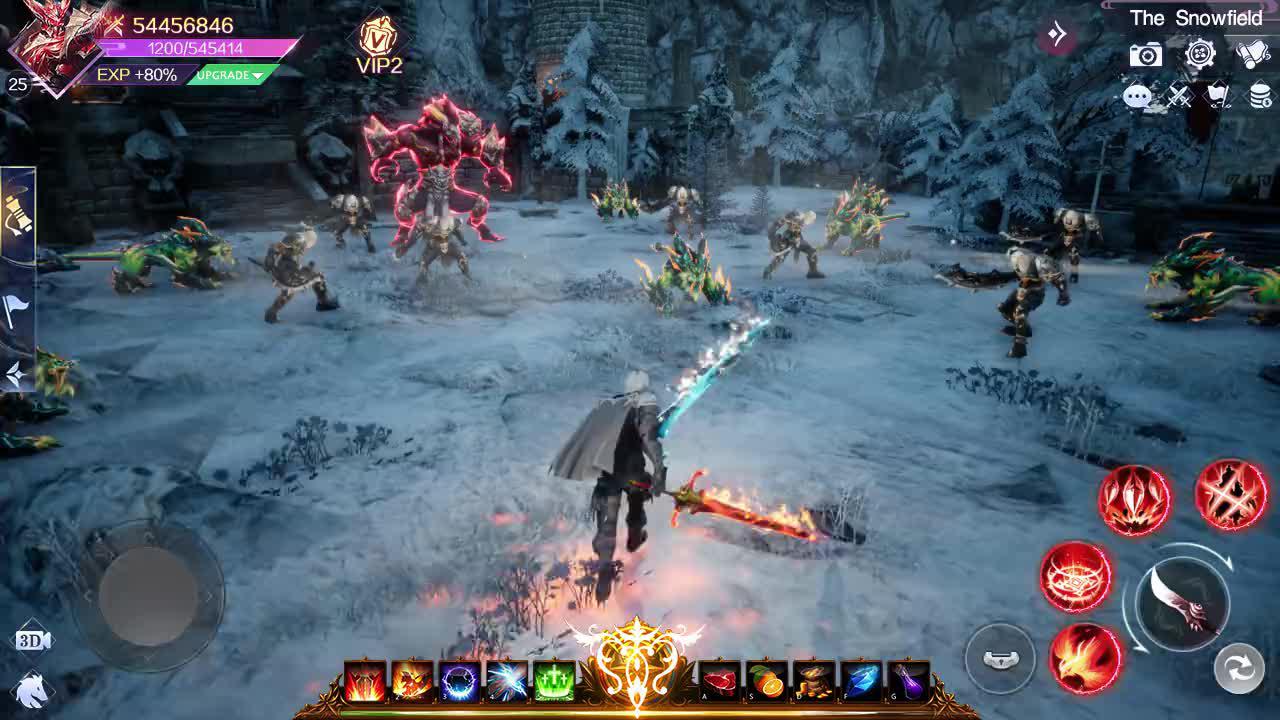The width and height of the screenshot is (1280, 720).
Task: Open the guild flag icon
Action: coord(1219,95)
